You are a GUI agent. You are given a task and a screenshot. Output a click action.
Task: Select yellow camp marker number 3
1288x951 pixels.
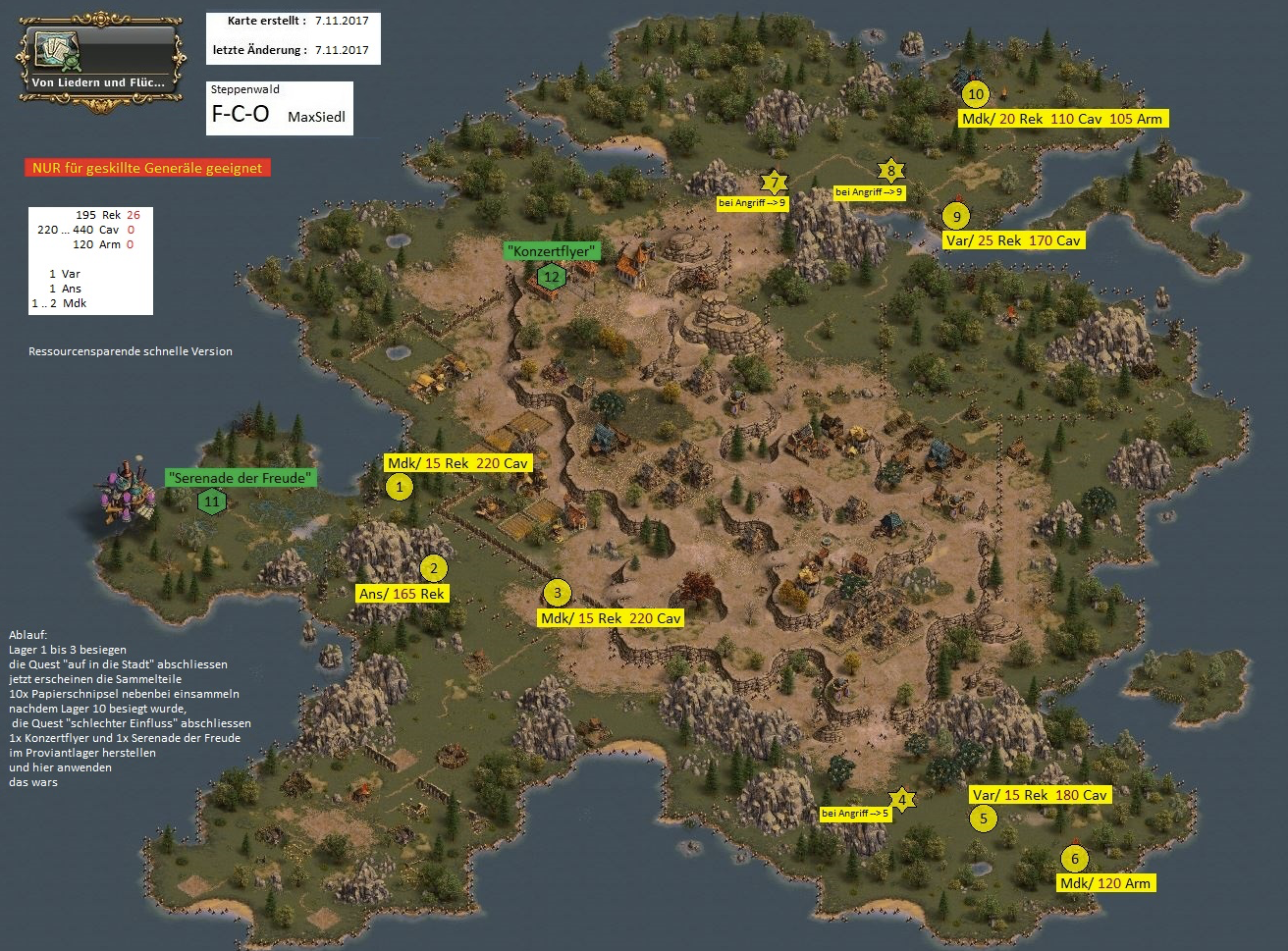click(x=557, y=592)
